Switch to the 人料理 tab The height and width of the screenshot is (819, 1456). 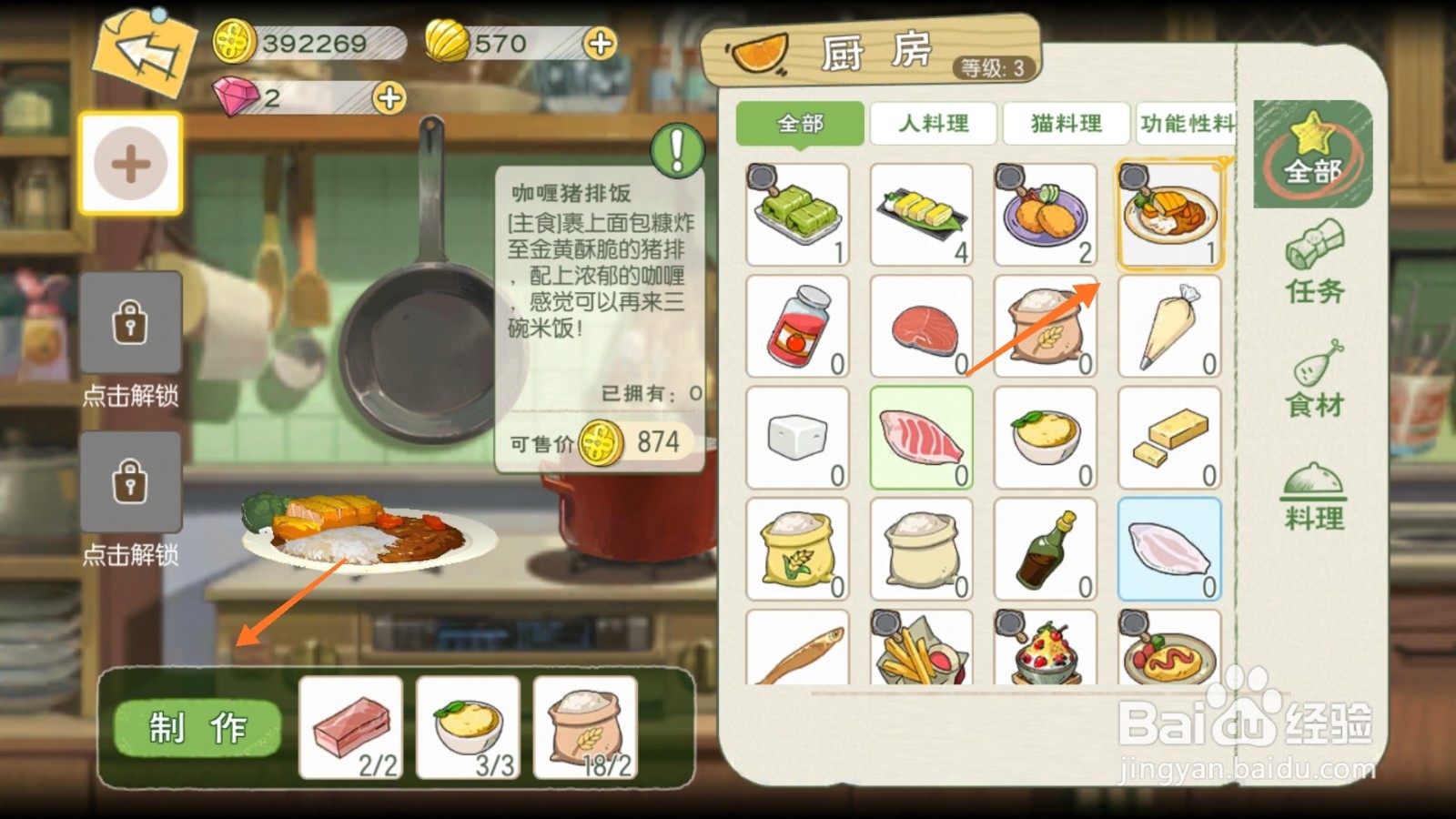click(x=933, y=124)
